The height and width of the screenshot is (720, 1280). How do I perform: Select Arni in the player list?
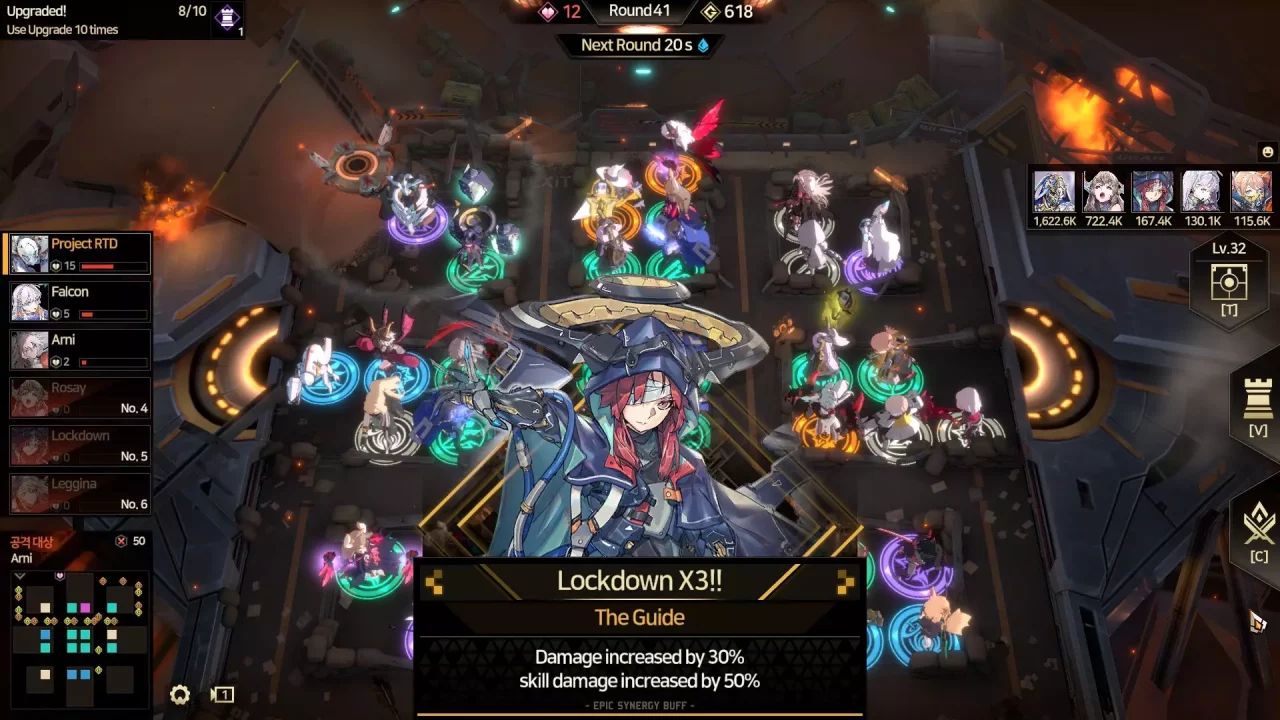click(80, 347)
